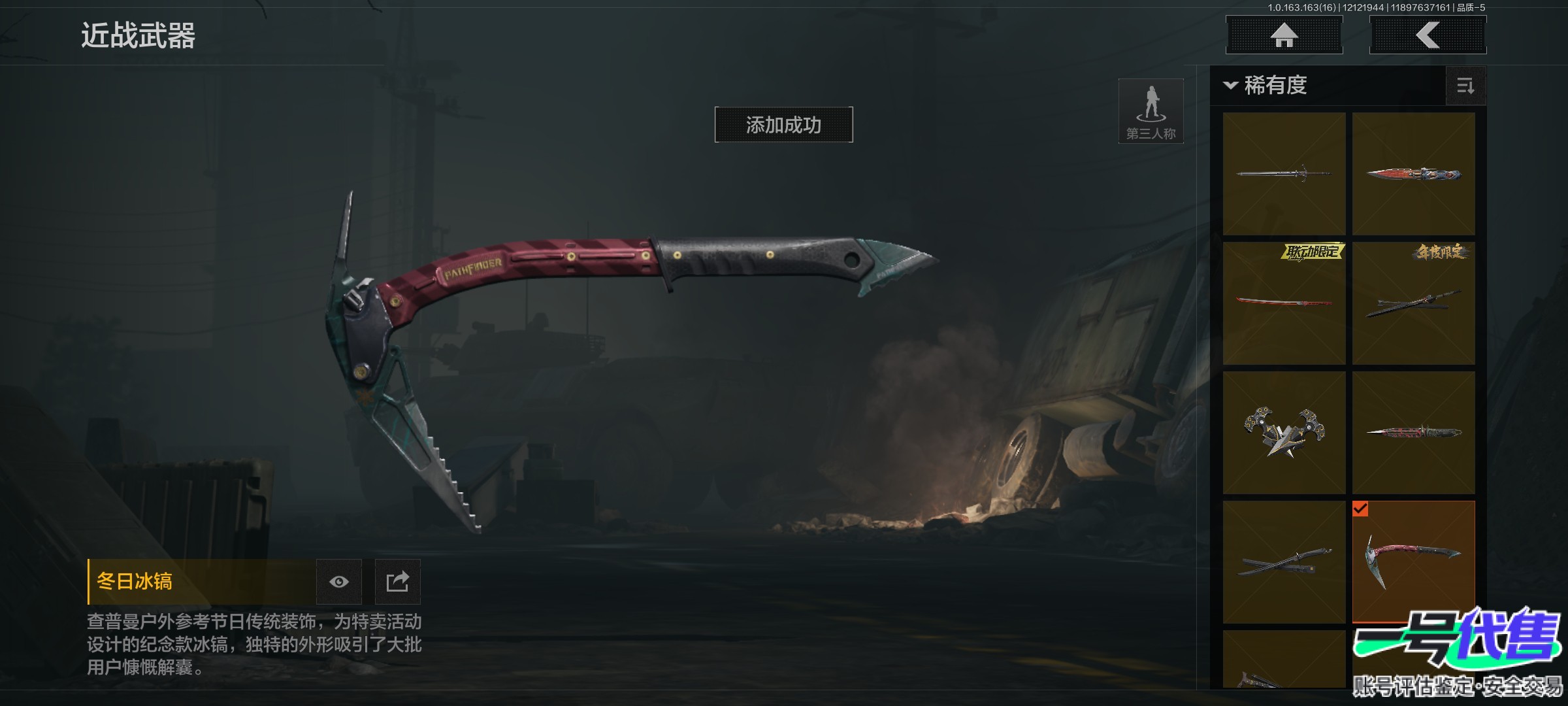Select the 联动限定 red katana thumbnail
The image size is (1568, 706).
click(1284, 303)
